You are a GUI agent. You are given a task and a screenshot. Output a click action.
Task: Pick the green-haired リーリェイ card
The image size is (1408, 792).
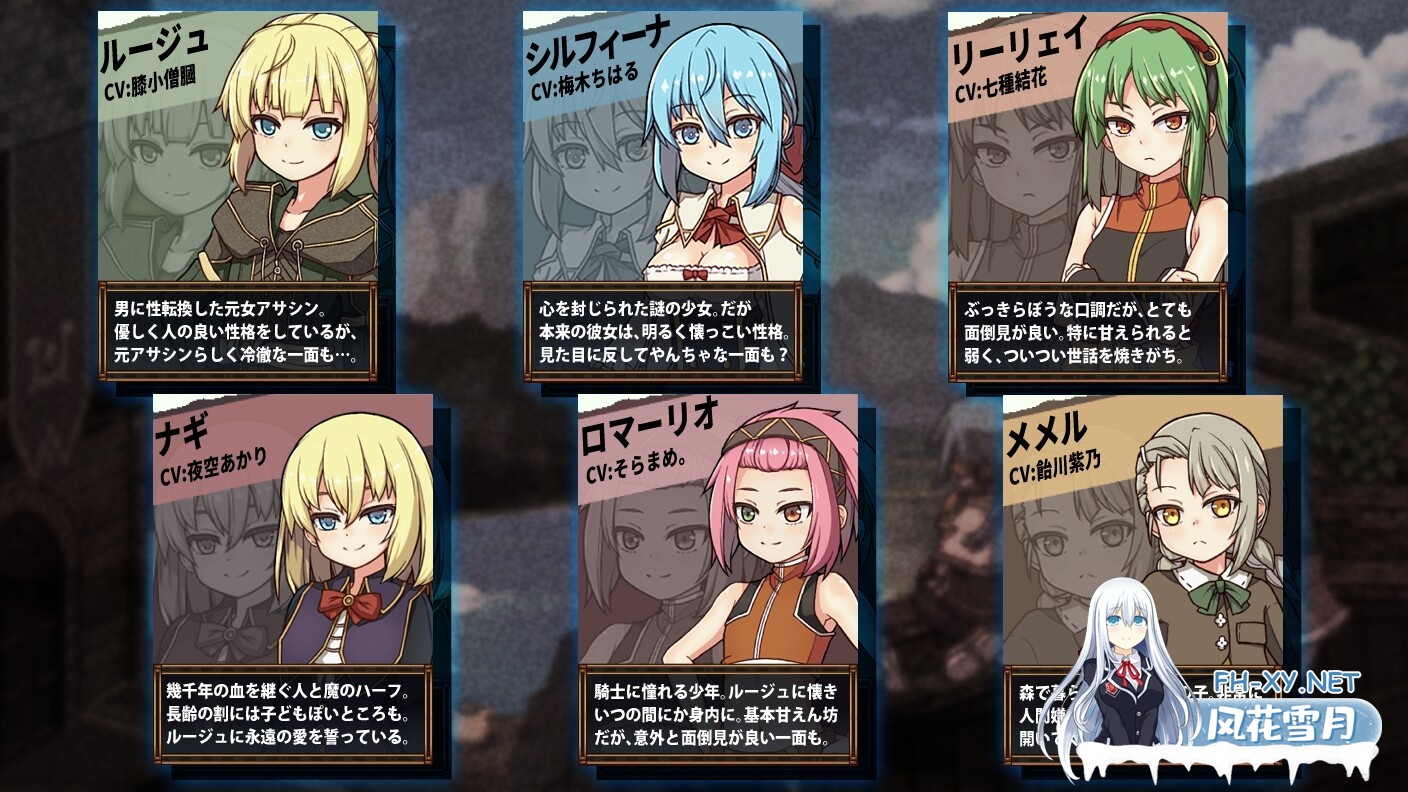click(1088, 195)
